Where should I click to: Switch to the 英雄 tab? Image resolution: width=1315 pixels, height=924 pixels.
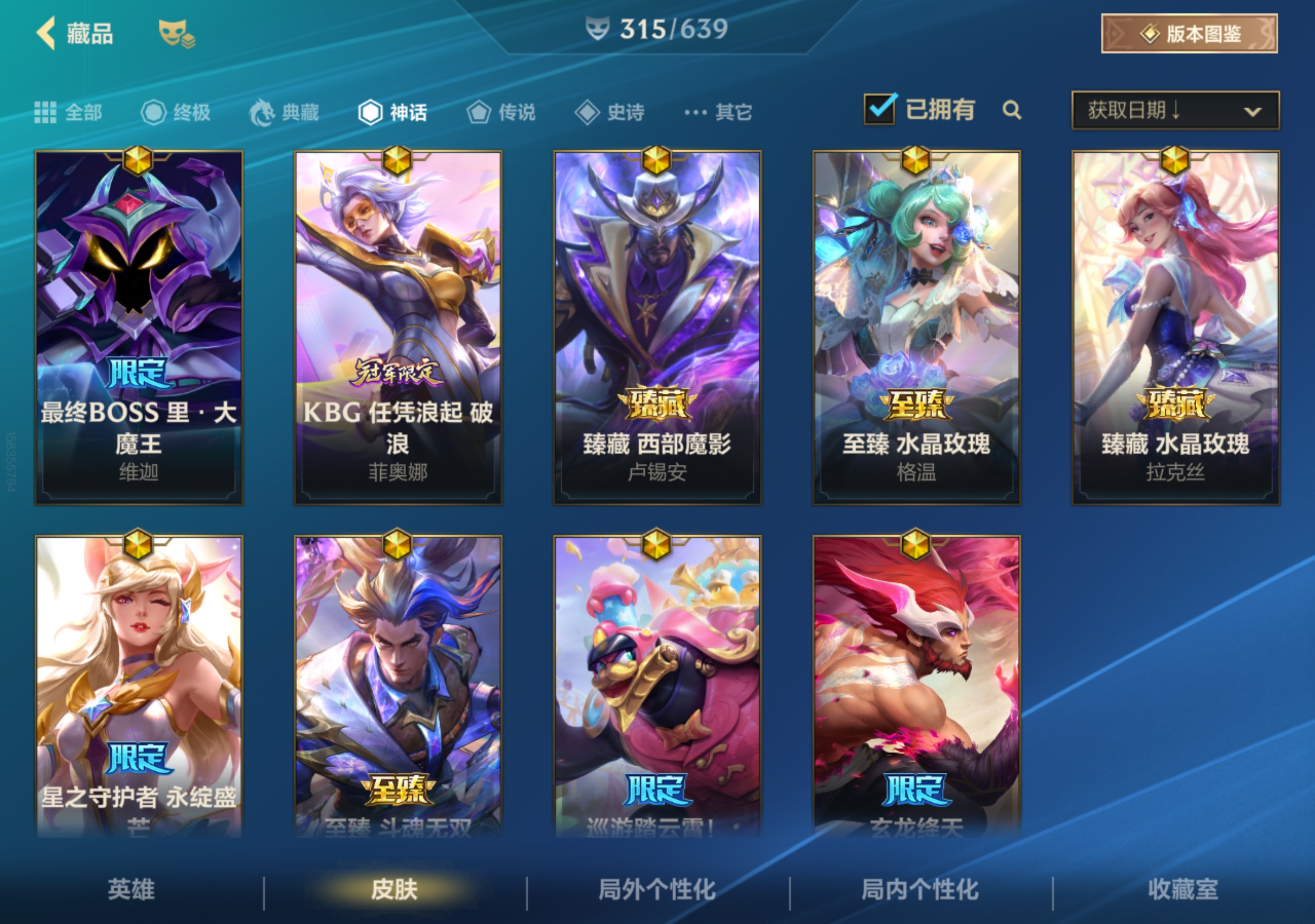point(133,888)
